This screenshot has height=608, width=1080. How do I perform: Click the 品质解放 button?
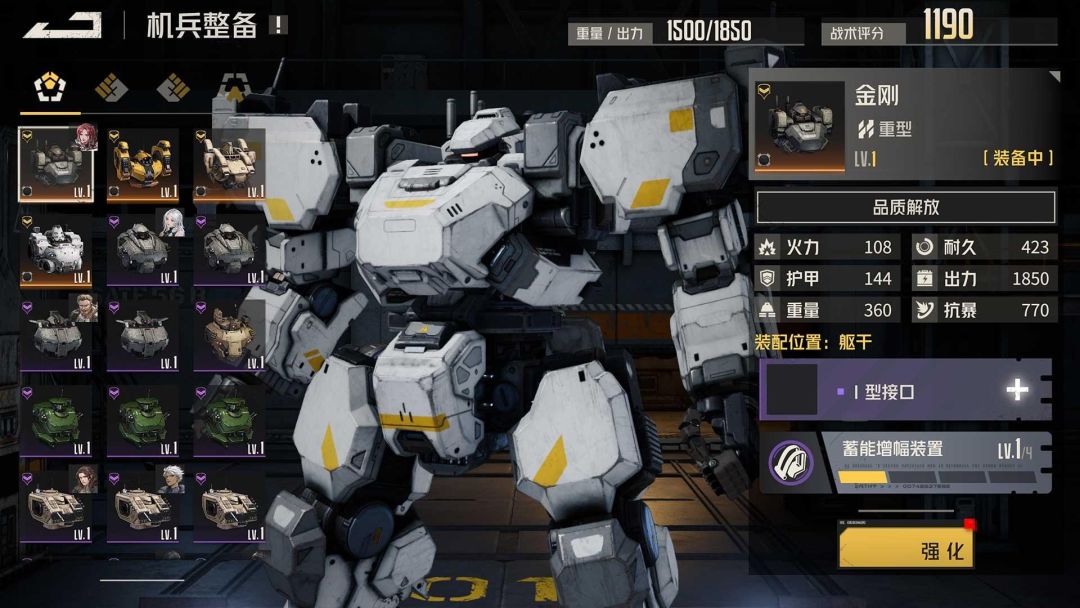[905, 208]
